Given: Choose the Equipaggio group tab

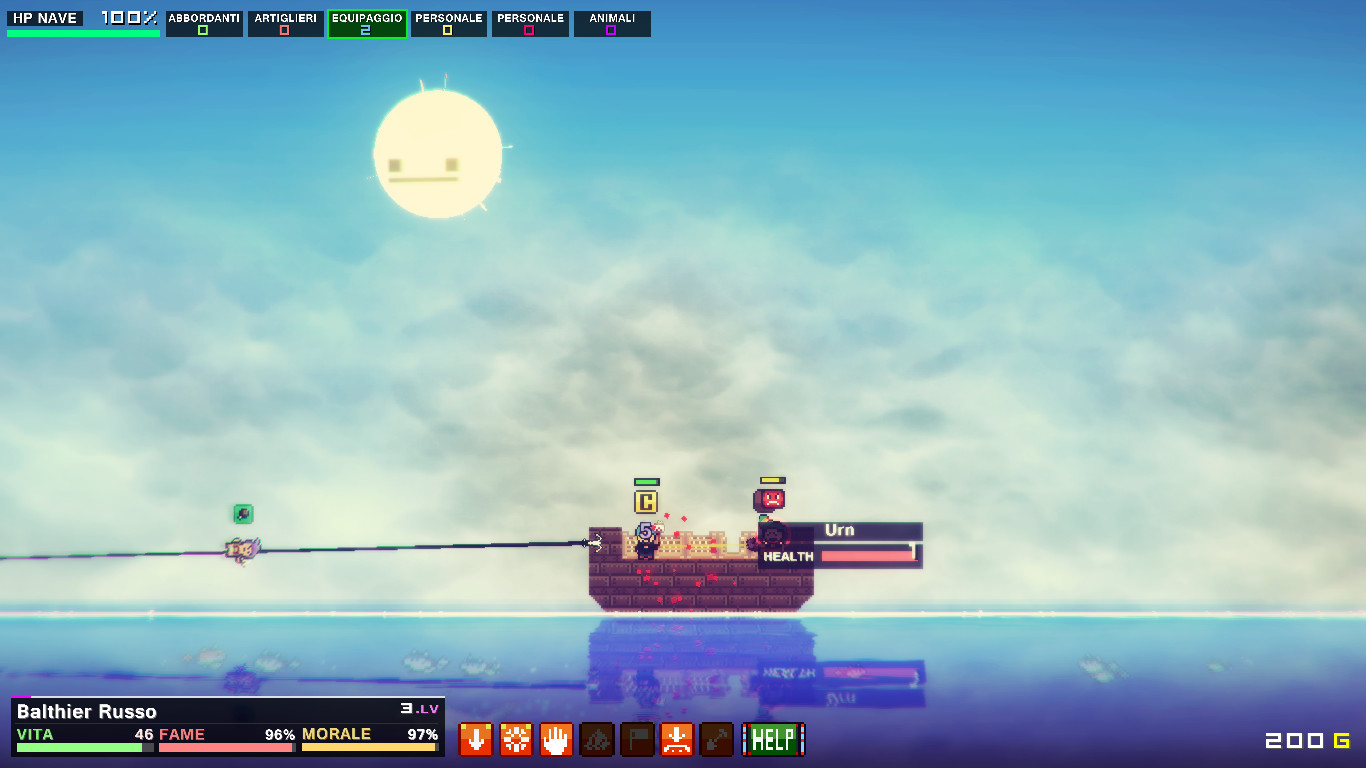Looking at the screenshot, I should point(367,24).
